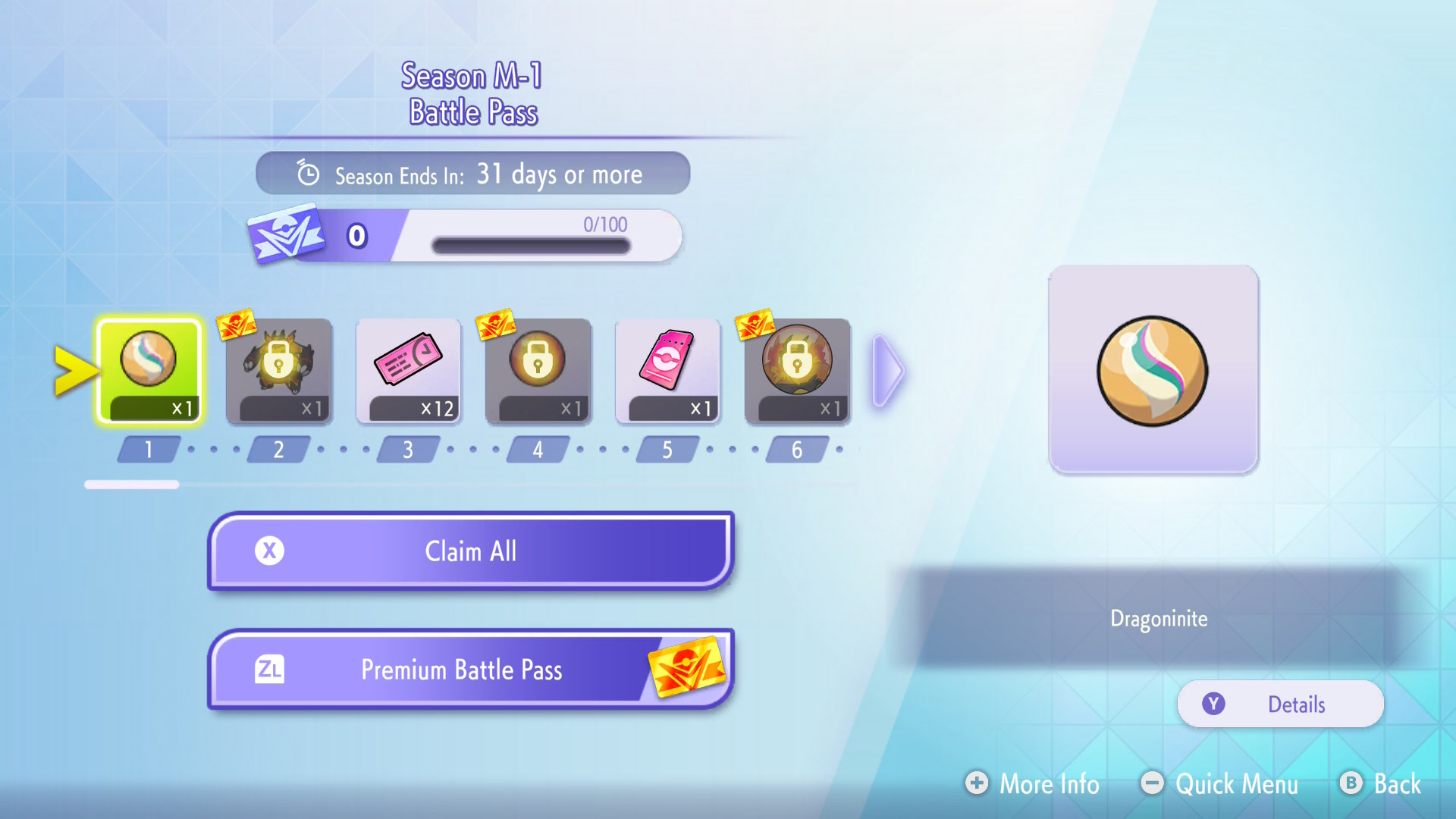Open the Quick Menu
Viewport: 1456px width, 819px height.
coord(1219,783)
